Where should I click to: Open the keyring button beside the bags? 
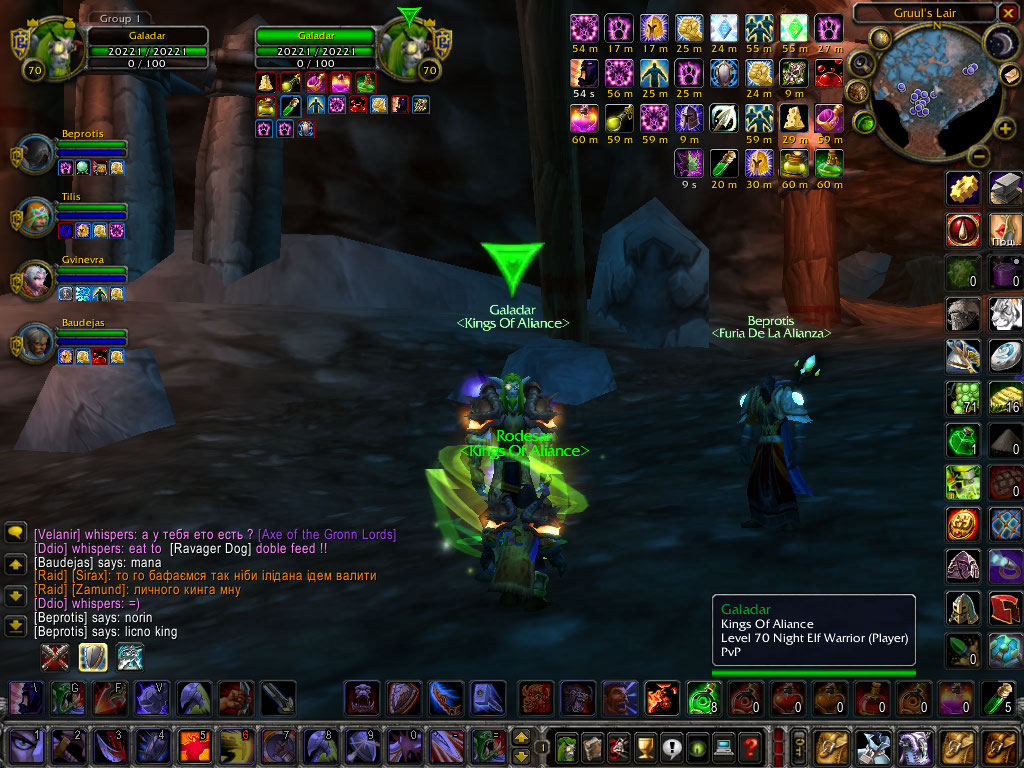pos(800,746)
